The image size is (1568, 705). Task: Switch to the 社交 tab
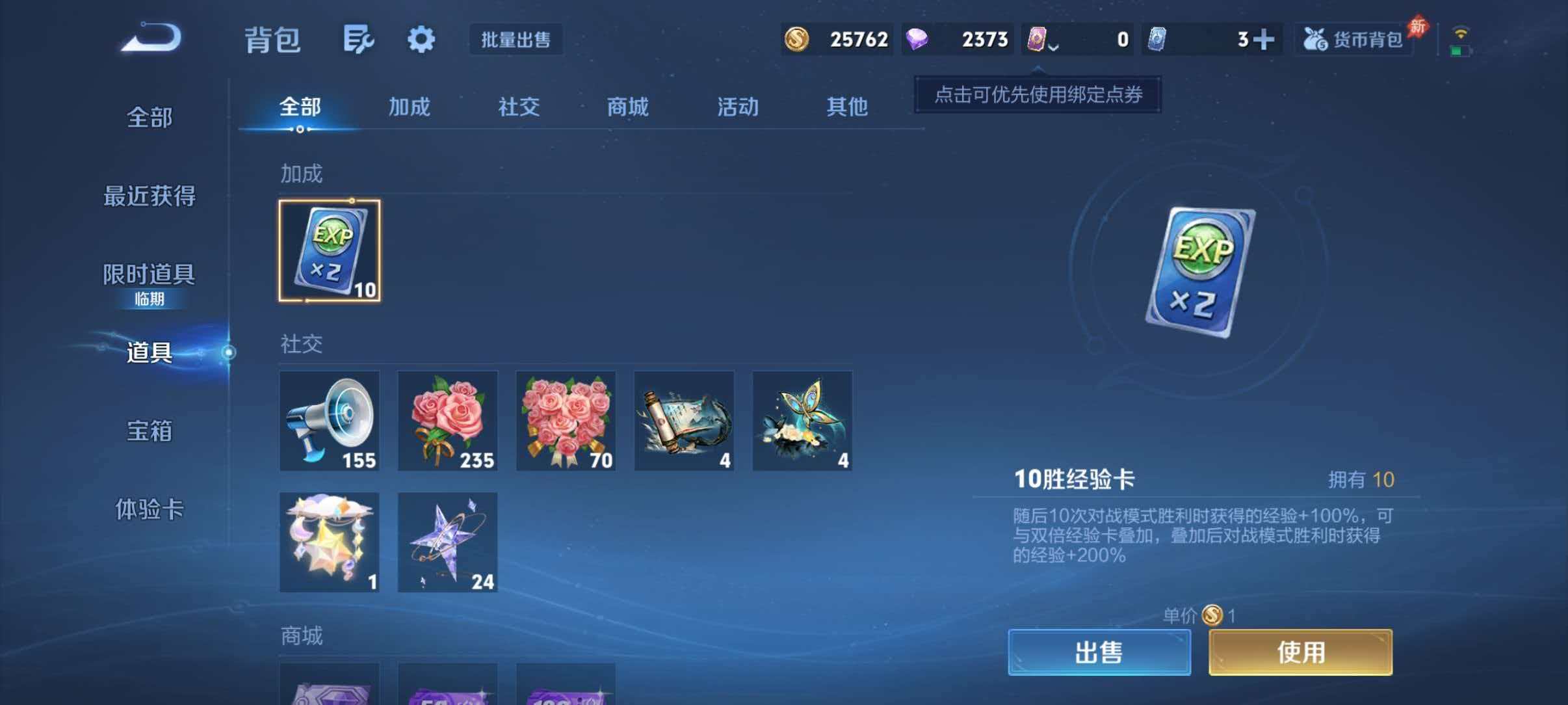coord(517,107)
